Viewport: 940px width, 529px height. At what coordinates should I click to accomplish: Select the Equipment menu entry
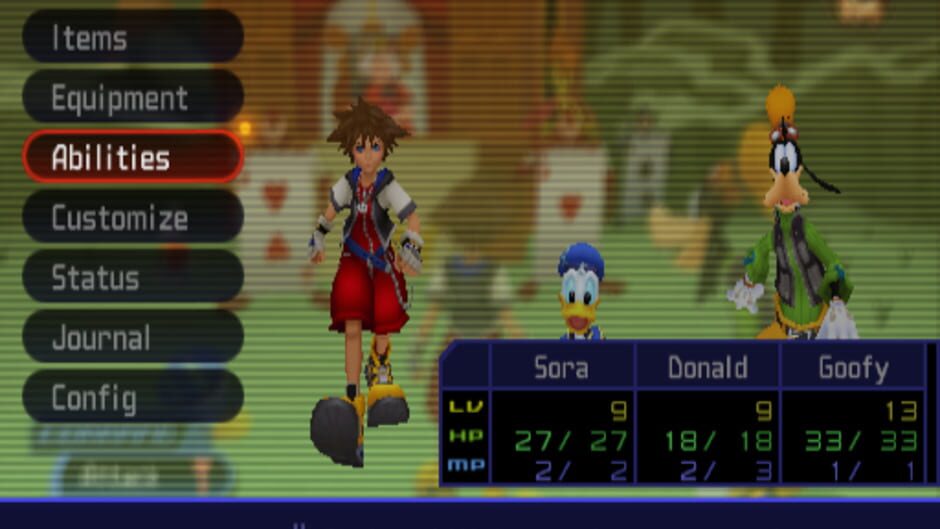132,98
